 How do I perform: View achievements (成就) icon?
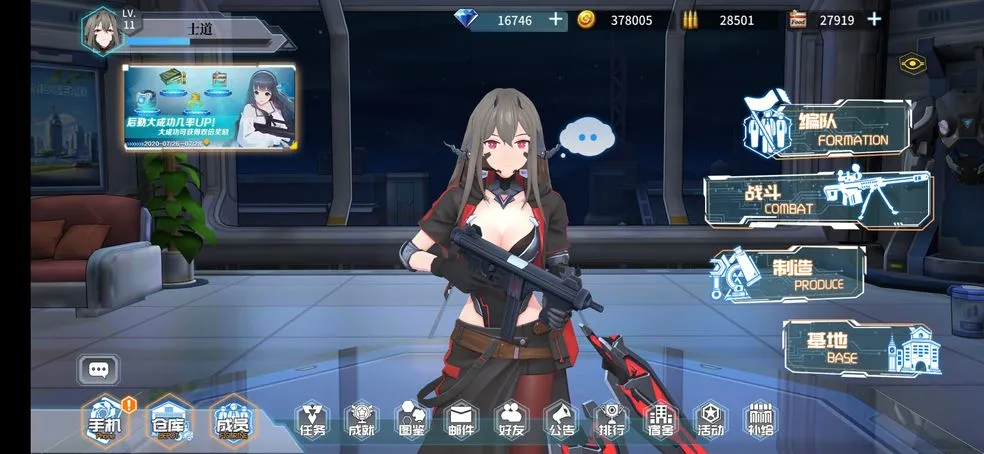361,420
